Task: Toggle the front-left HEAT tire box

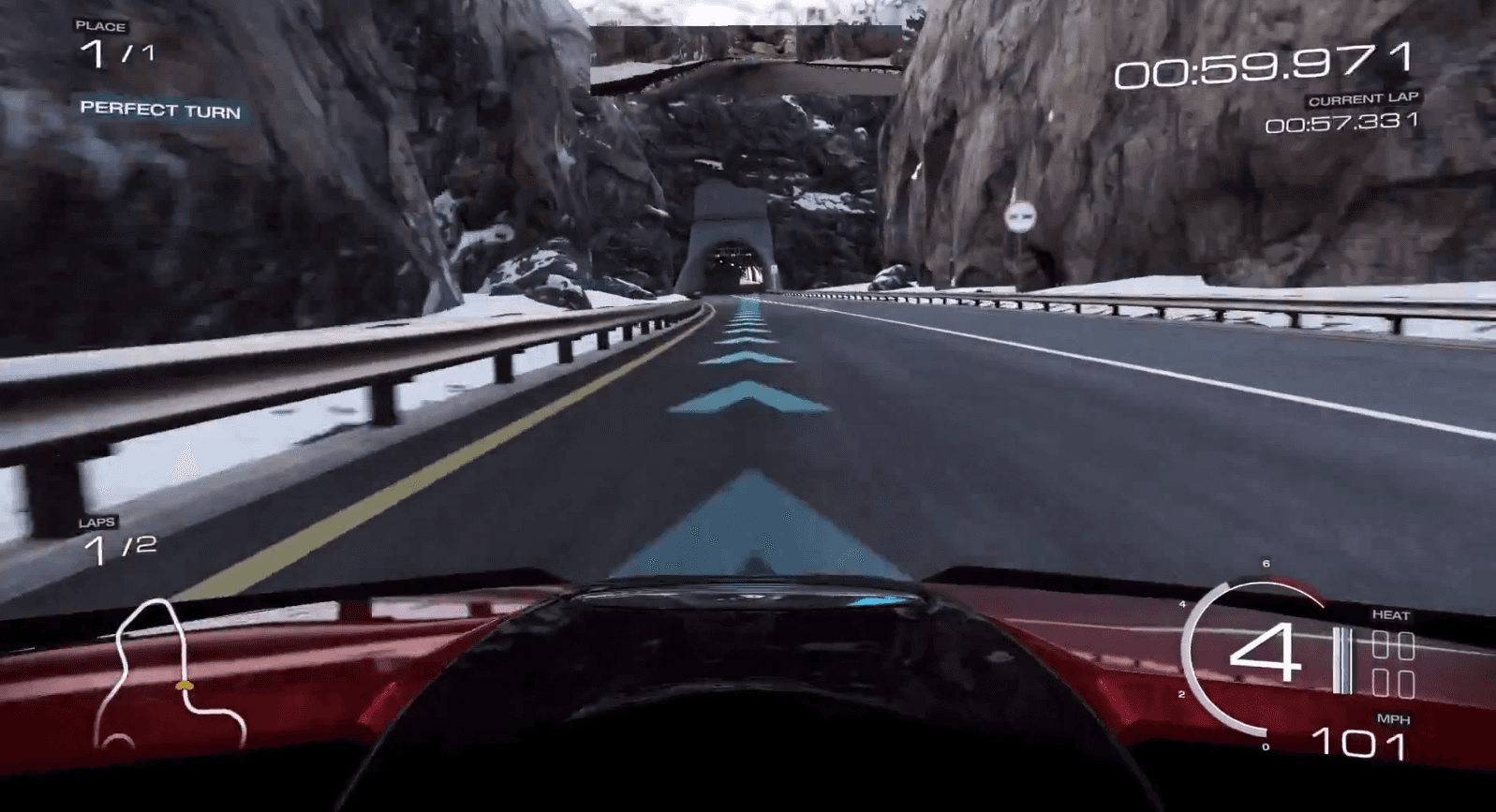Action: [x=1378, y=643]
